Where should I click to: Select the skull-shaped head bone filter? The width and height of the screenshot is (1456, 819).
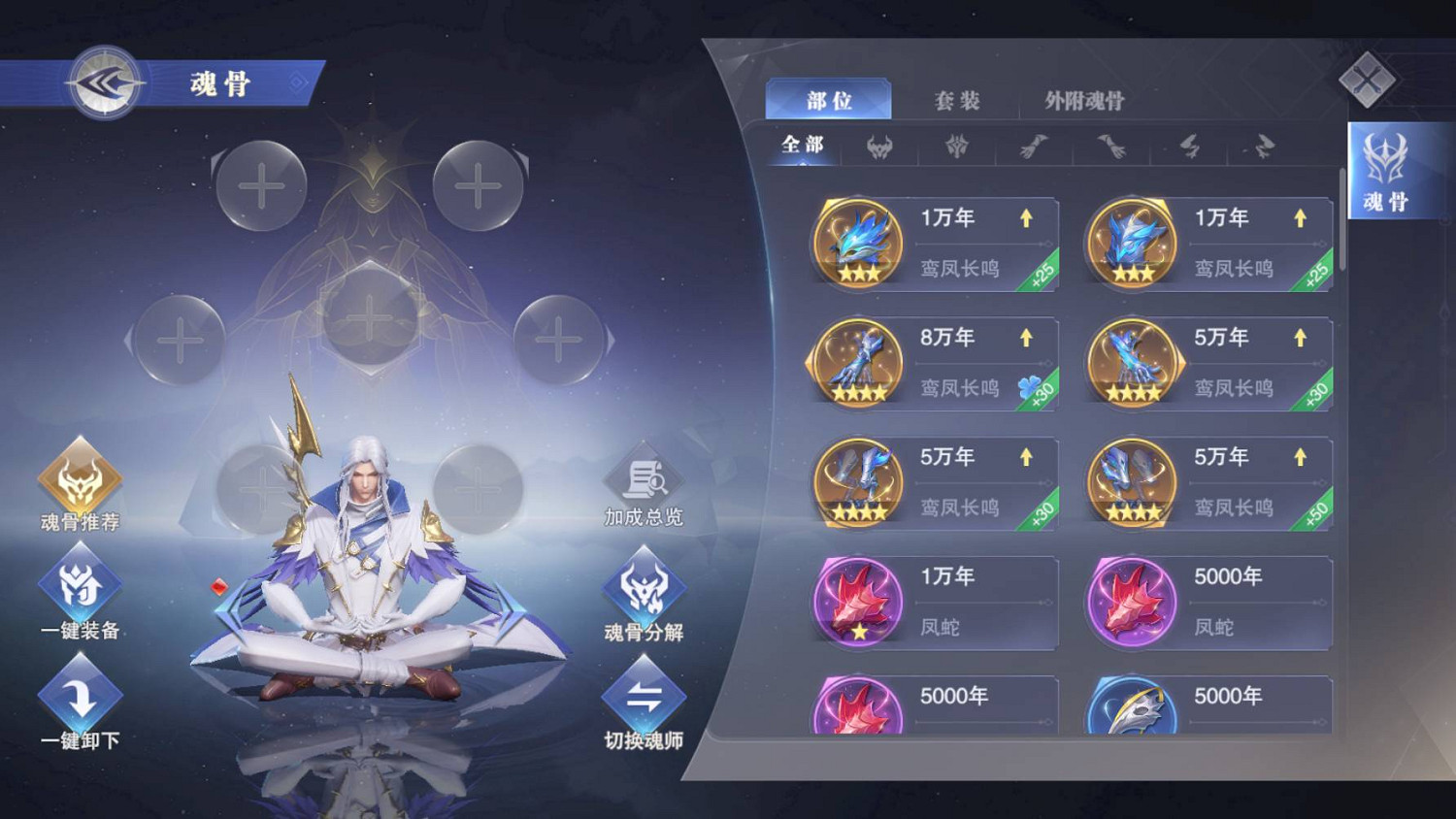(x=878, y=146)
